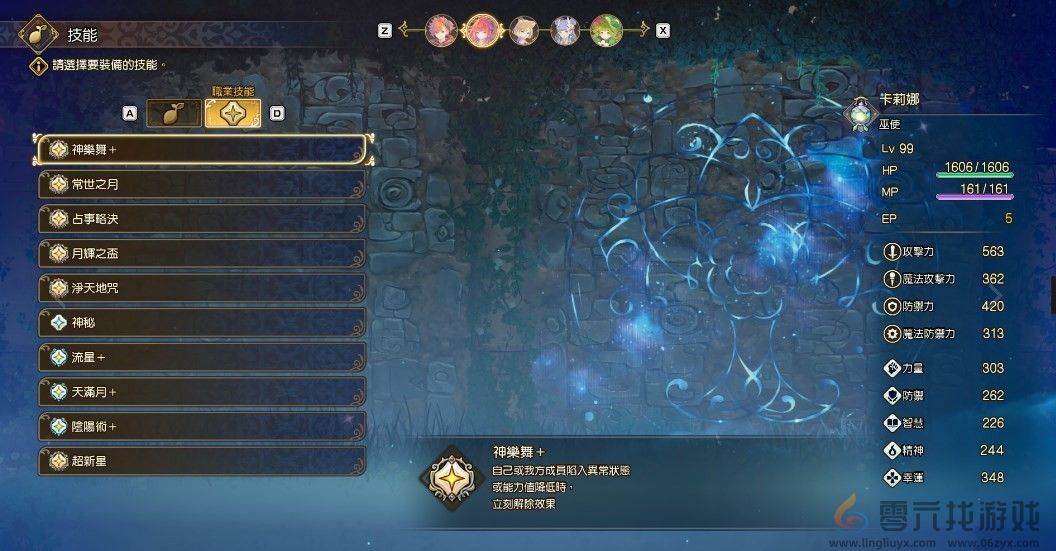
Task: Choose the 神秘 skill
Action: tap(203, 323)
